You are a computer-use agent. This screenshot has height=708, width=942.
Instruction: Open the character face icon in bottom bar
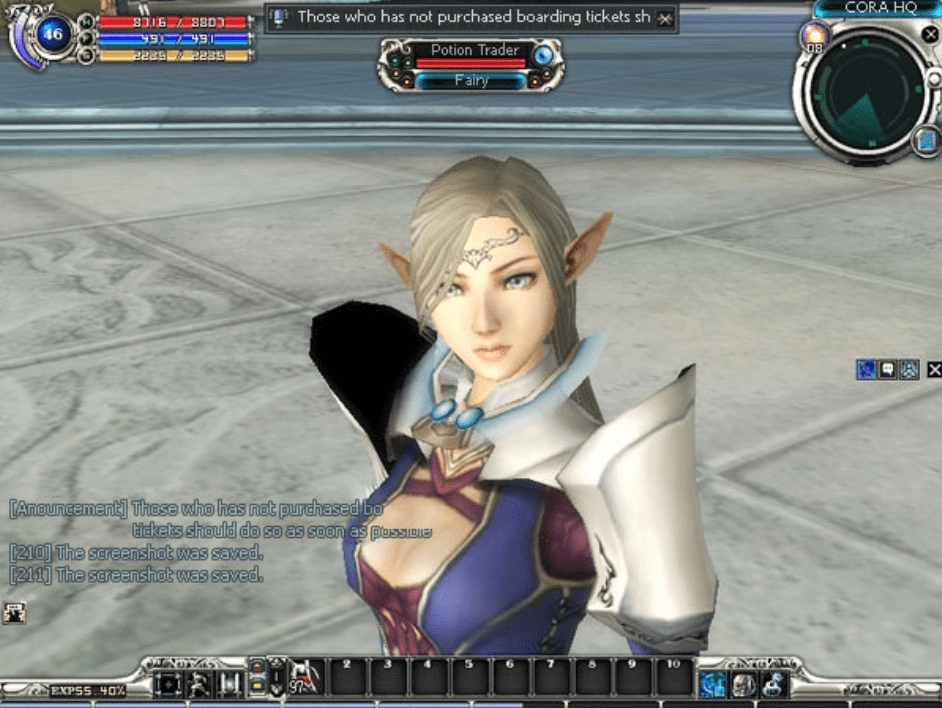pyautogui.click(x=743, y=684)
